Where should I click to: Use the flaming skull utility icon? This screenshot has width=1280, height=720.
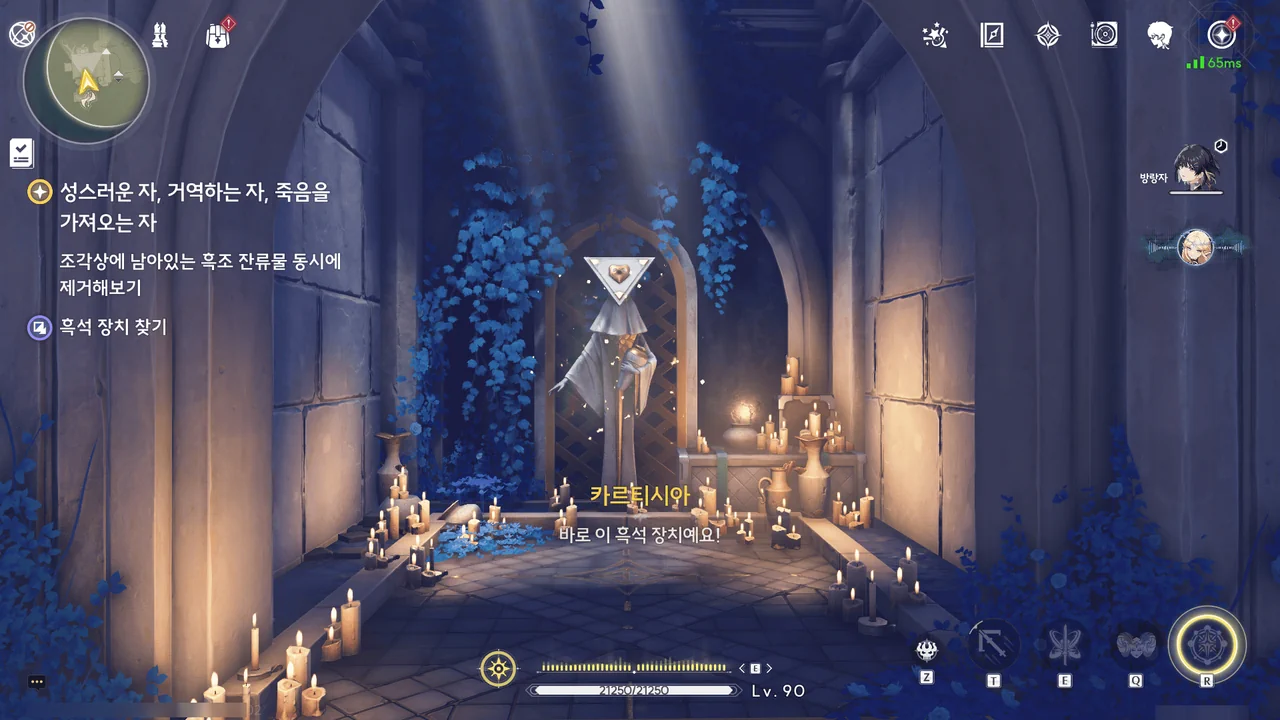927,651
